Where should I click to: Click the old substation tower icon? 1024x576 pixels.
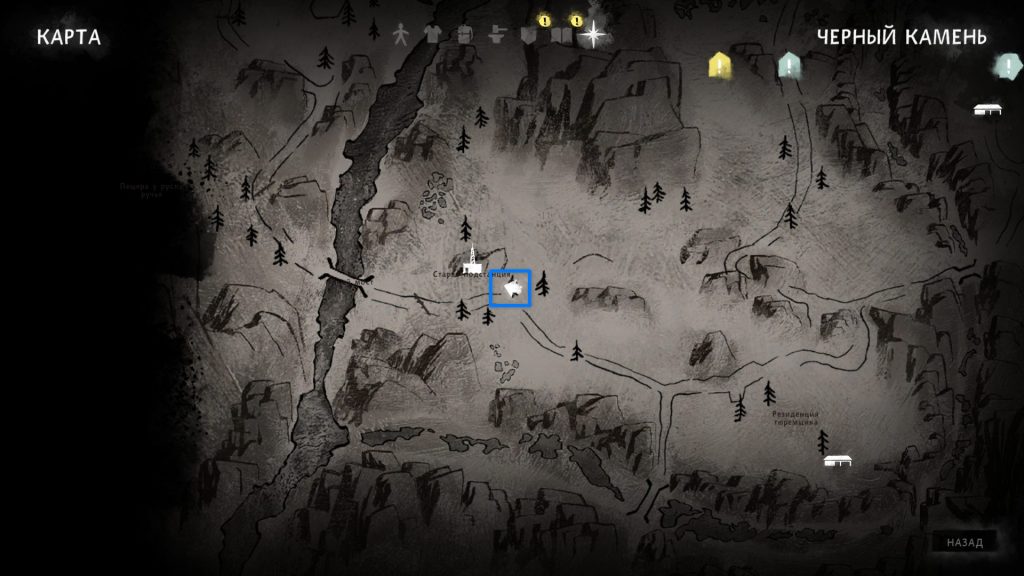click(472, 258)
